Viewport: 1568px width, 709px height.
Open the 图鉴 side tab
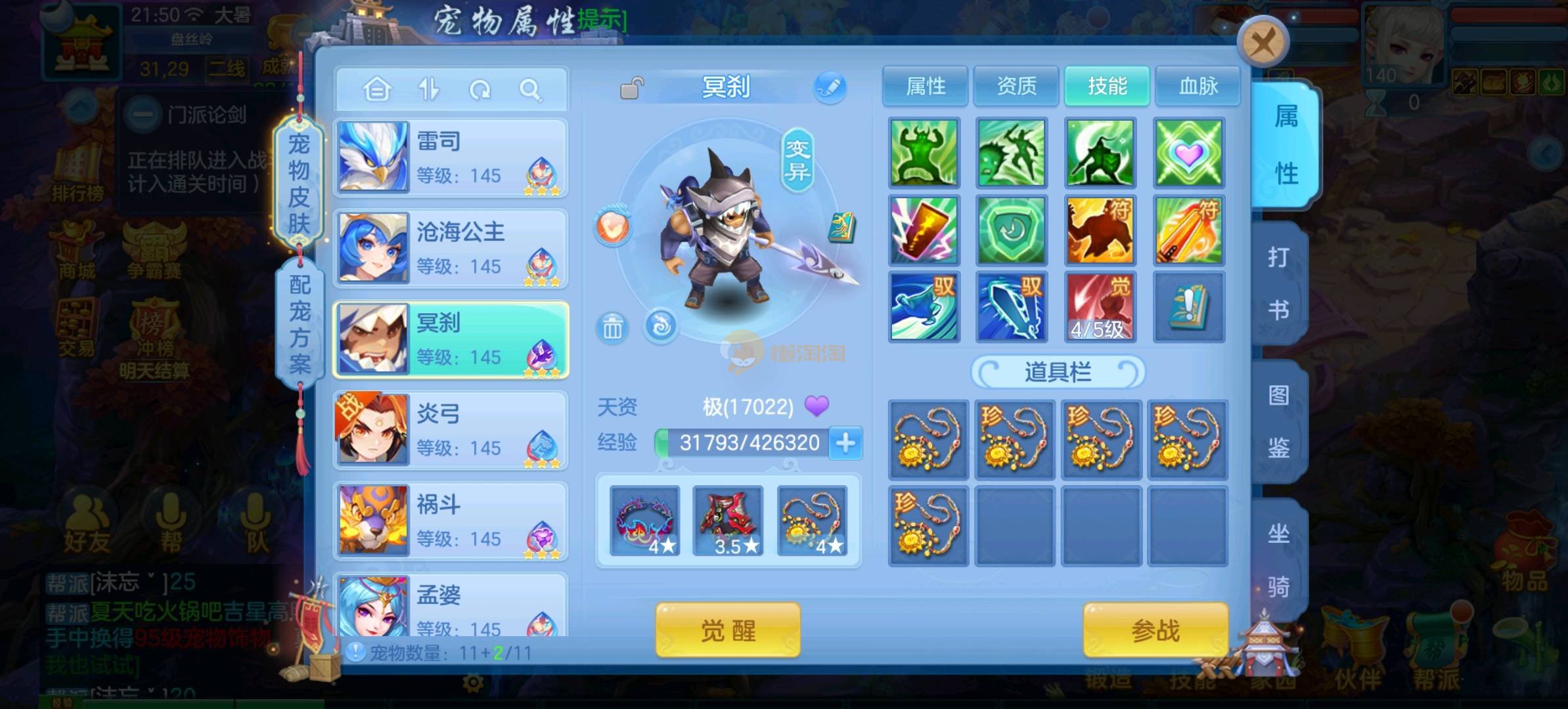tap(1278, 422)
